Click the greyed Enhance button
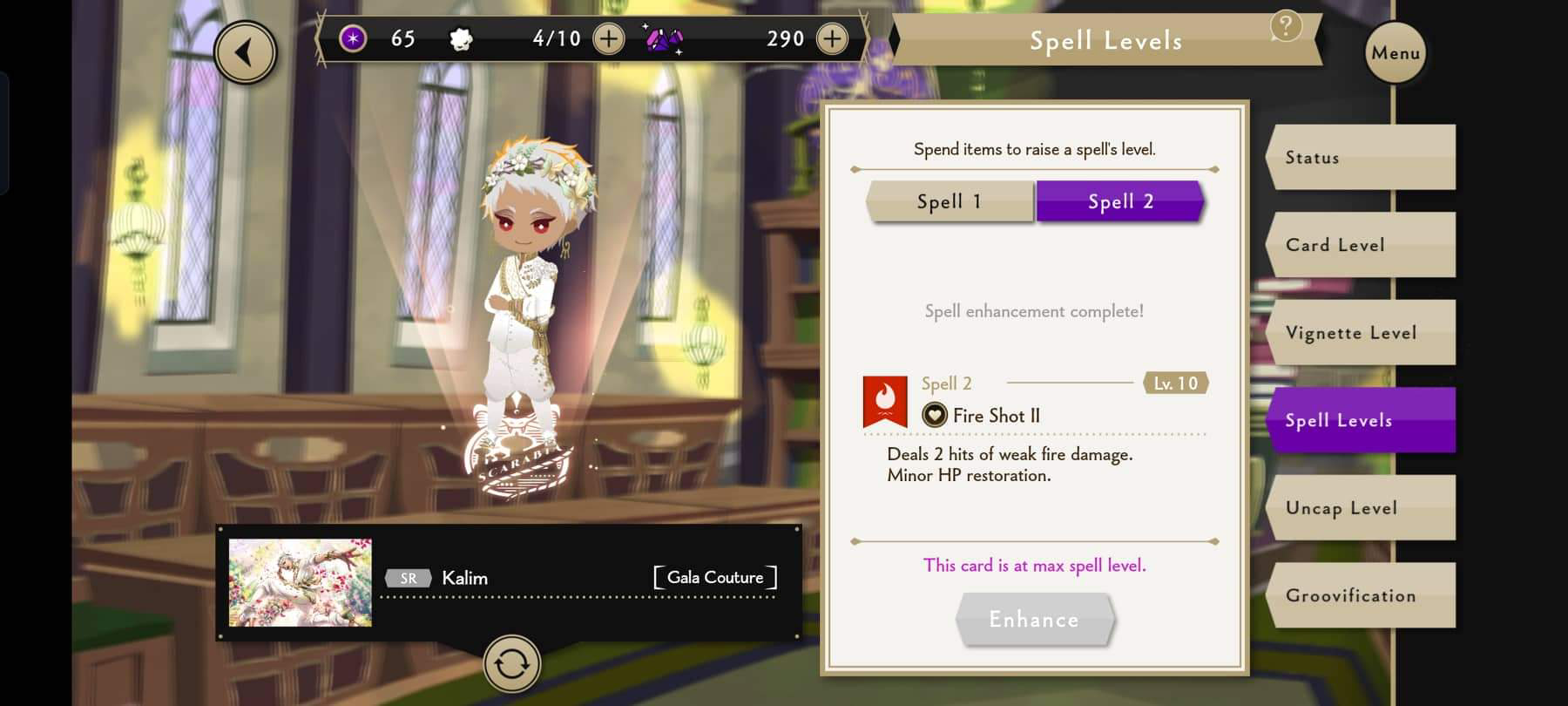 pyautogui.click(x=1034, y=620)
